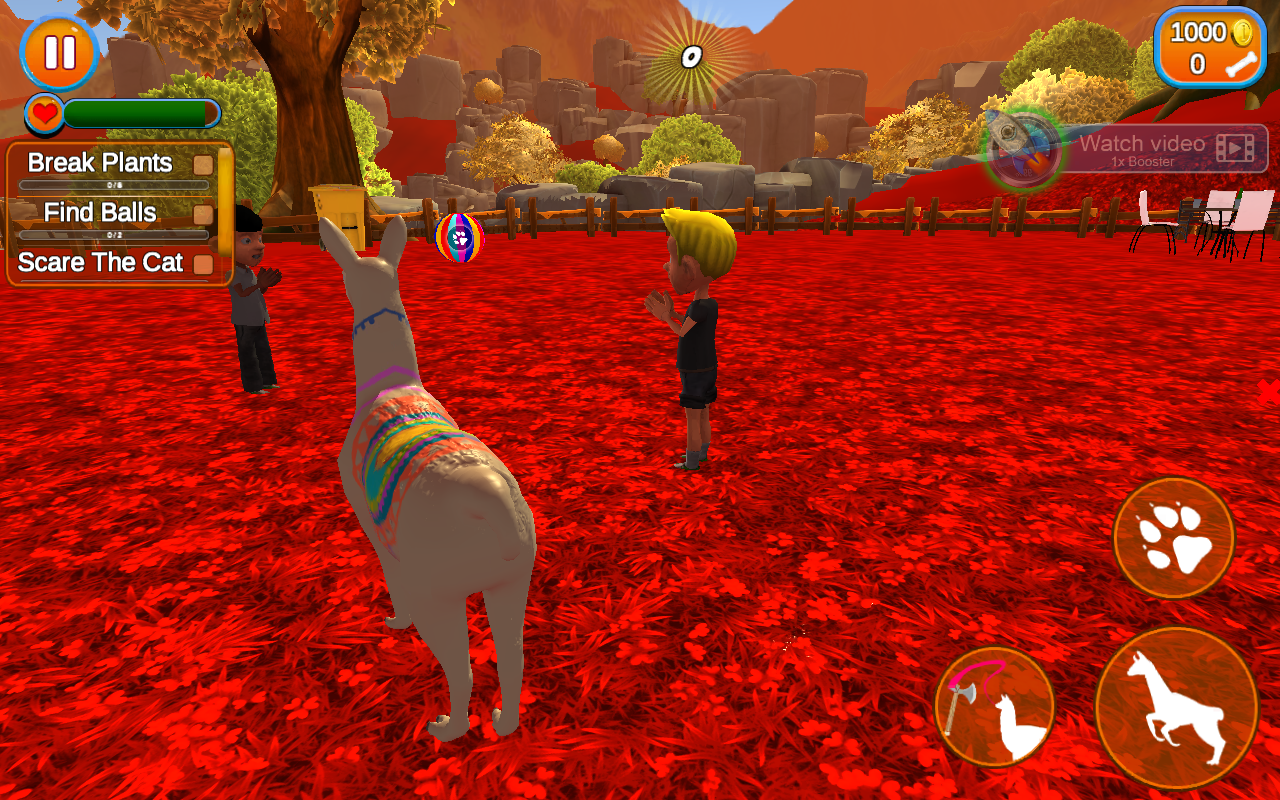Tap the white paw attack icon
Viewport: 1280px width, 800px height.
coord(1174,538)
